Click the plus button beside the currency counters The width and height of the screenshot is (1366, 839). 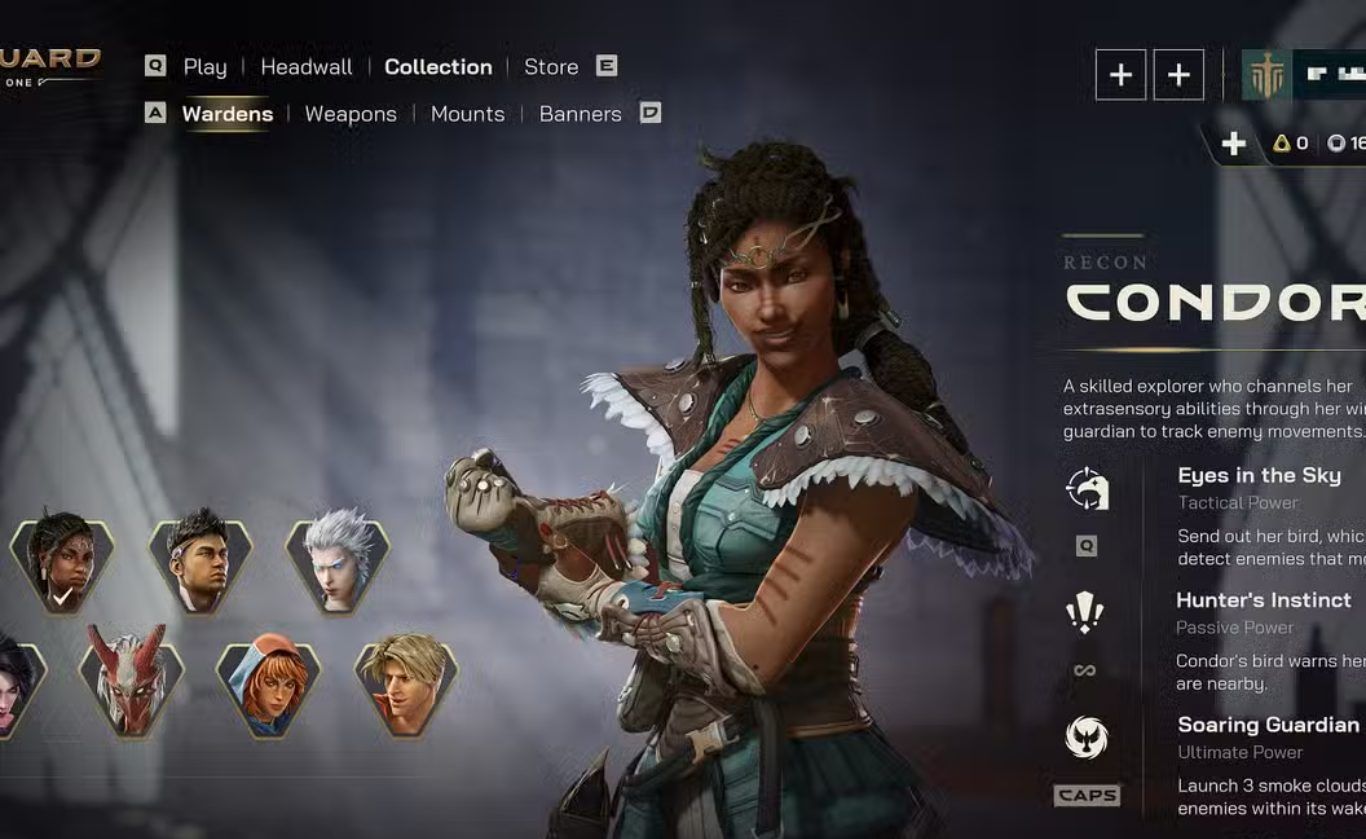coord(1234,144)
